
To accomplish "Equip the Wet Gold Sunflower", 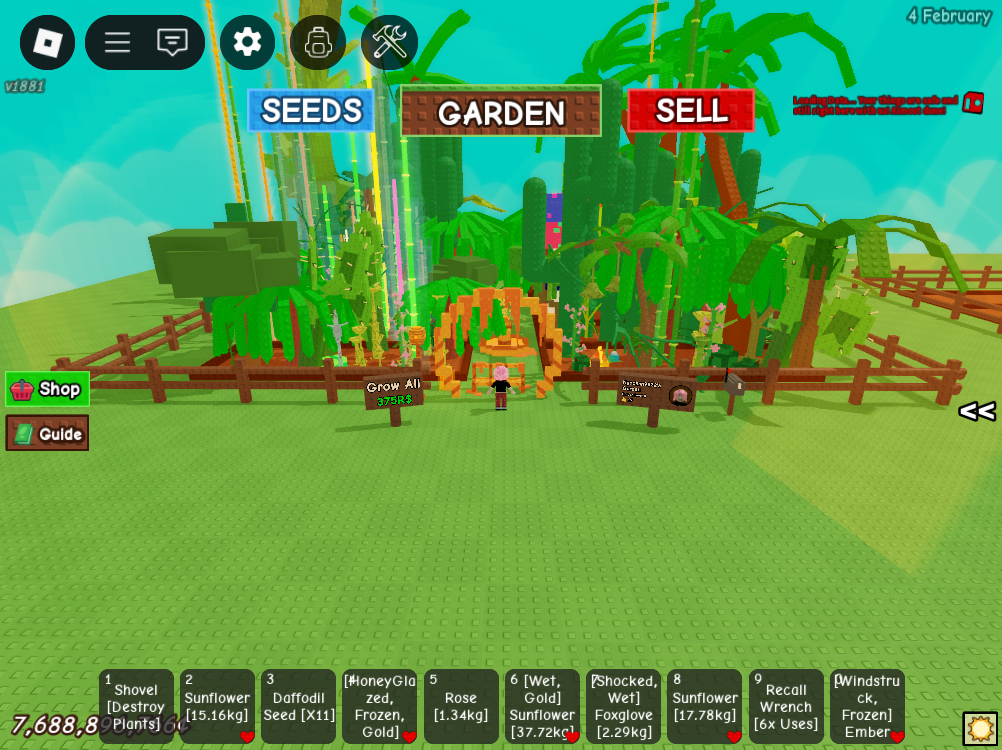I will [x=542, y=706].
